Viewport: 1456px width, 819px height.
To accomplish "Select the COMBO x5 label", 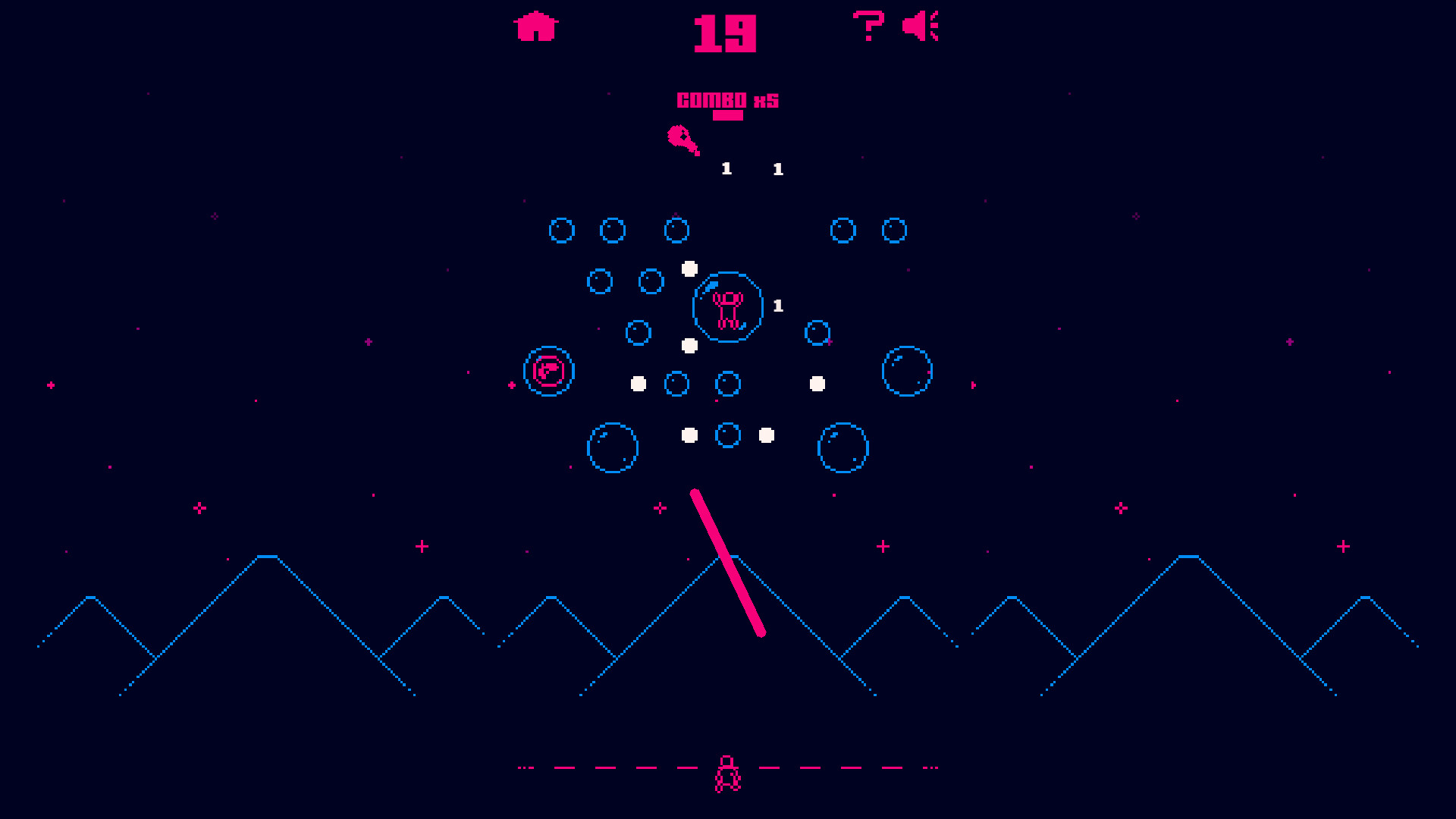I will [x=726, y=99].
